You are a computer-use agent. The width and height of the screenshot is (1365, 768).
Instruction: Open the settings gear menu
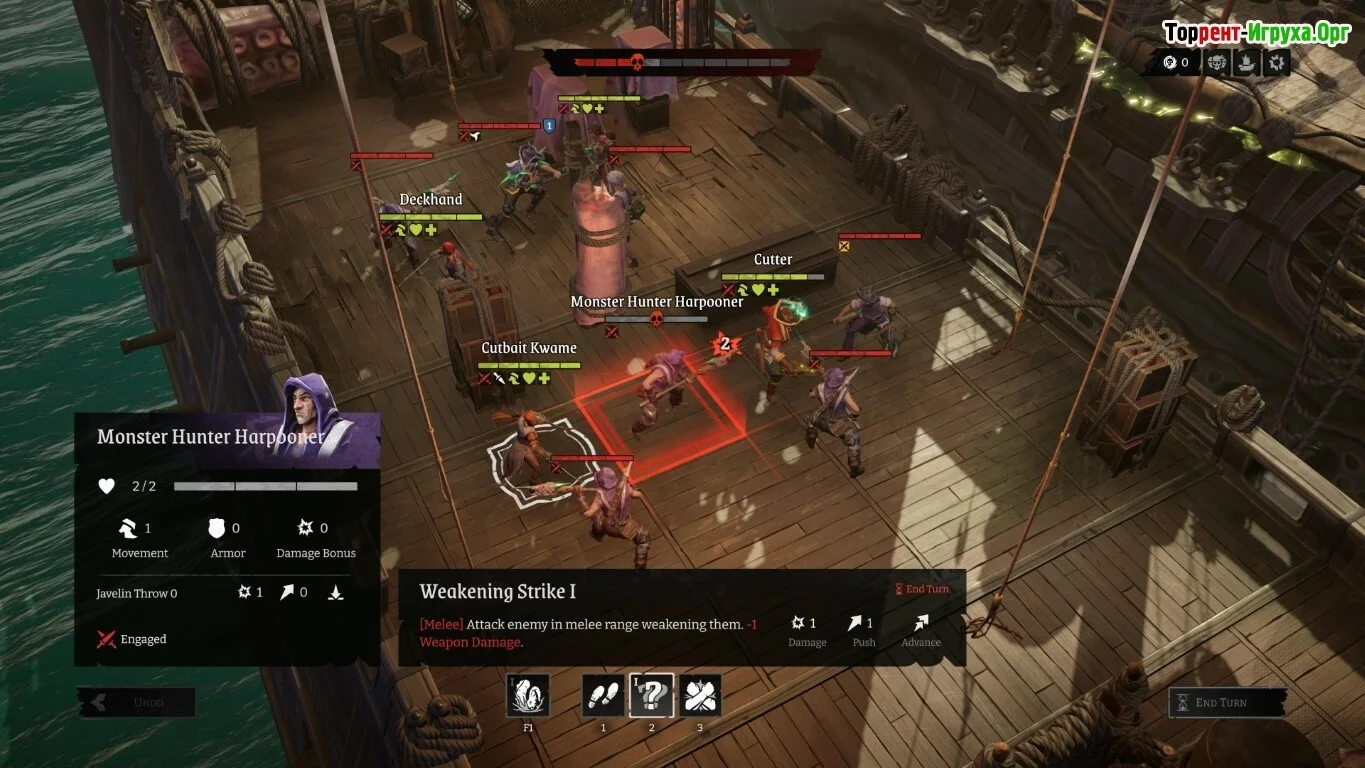tap(1276, 63)
